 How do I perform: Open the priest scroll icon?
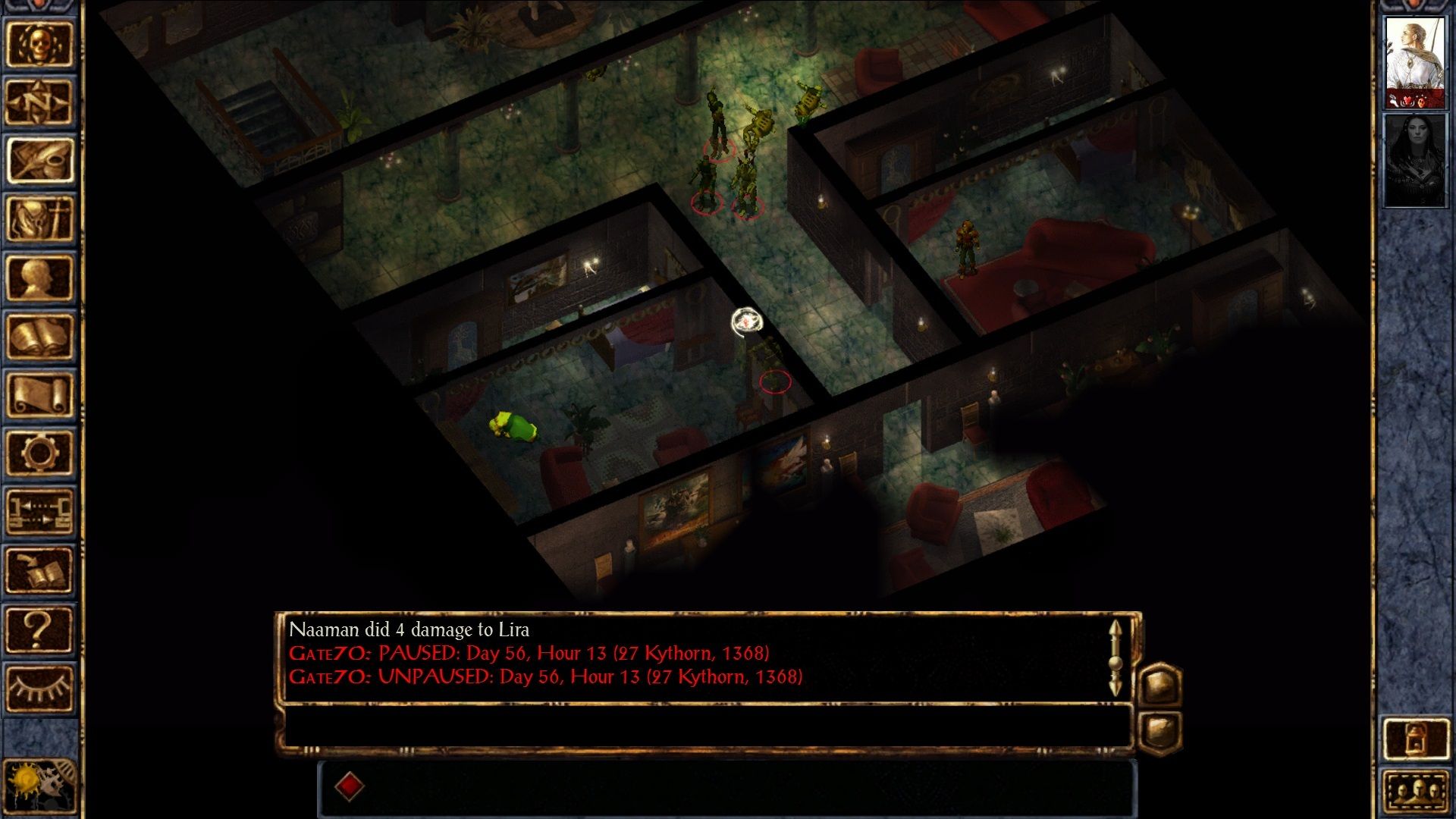tap(40, 394)
